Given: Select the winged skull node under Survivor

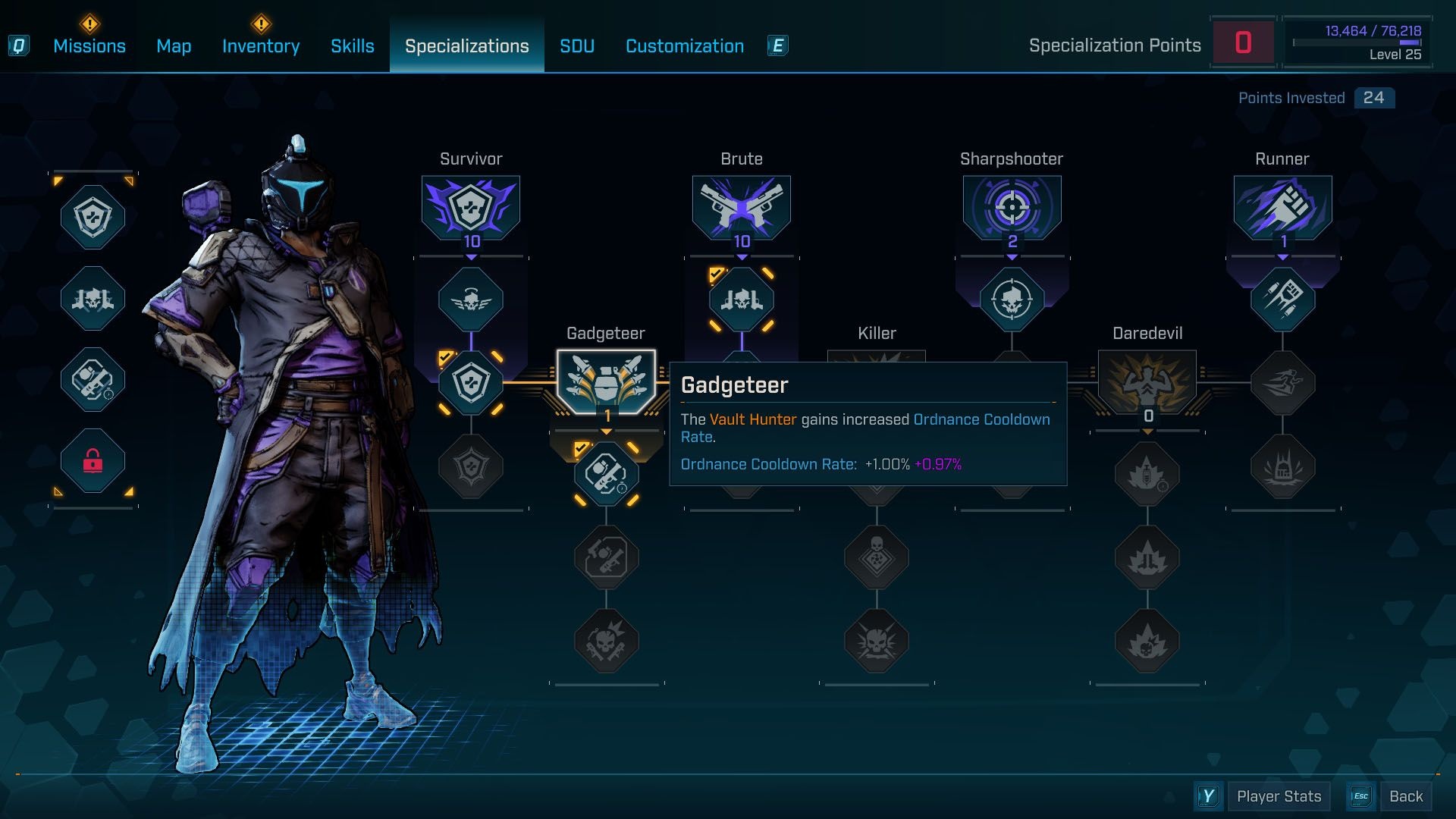Looking at the screenshot, I should tap(471, 300).
